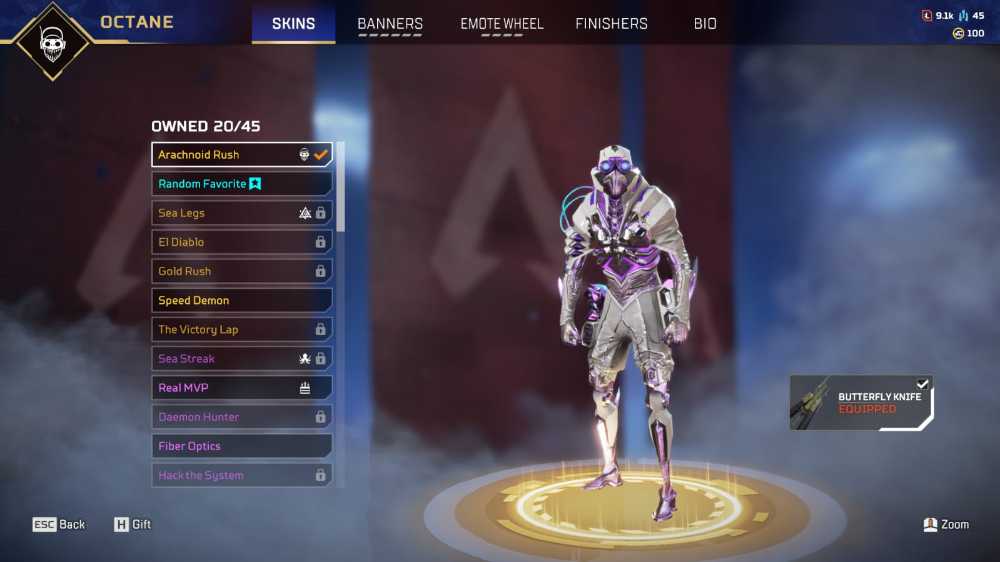
Task: Go back to the previous screen
Action: point(59,524)
